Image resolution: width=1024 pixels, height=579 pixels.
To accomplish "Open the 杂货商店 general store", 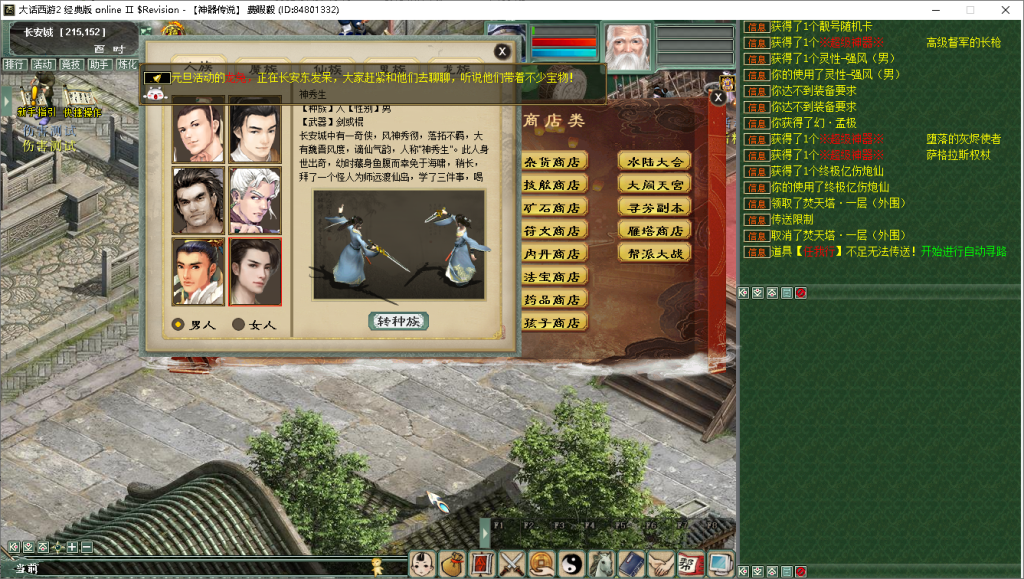I will (553, 162).
